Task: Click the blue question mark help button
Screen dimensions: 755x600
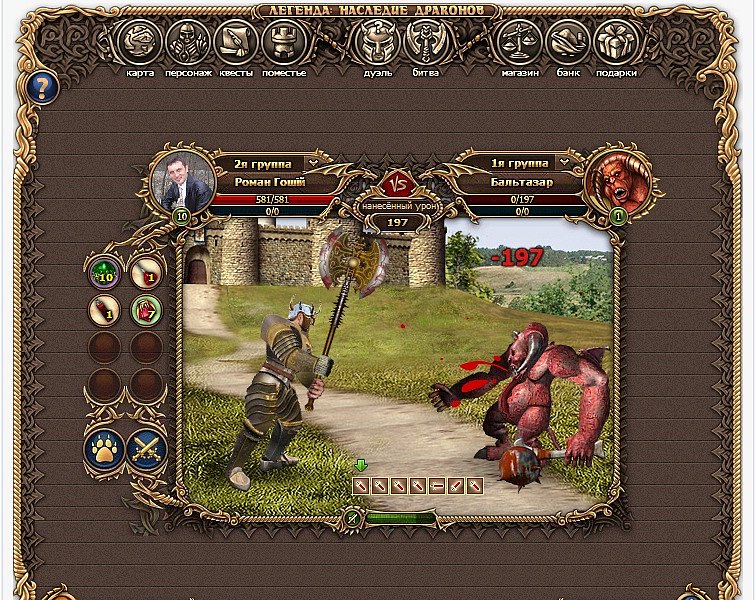Action: coord(44,87)
